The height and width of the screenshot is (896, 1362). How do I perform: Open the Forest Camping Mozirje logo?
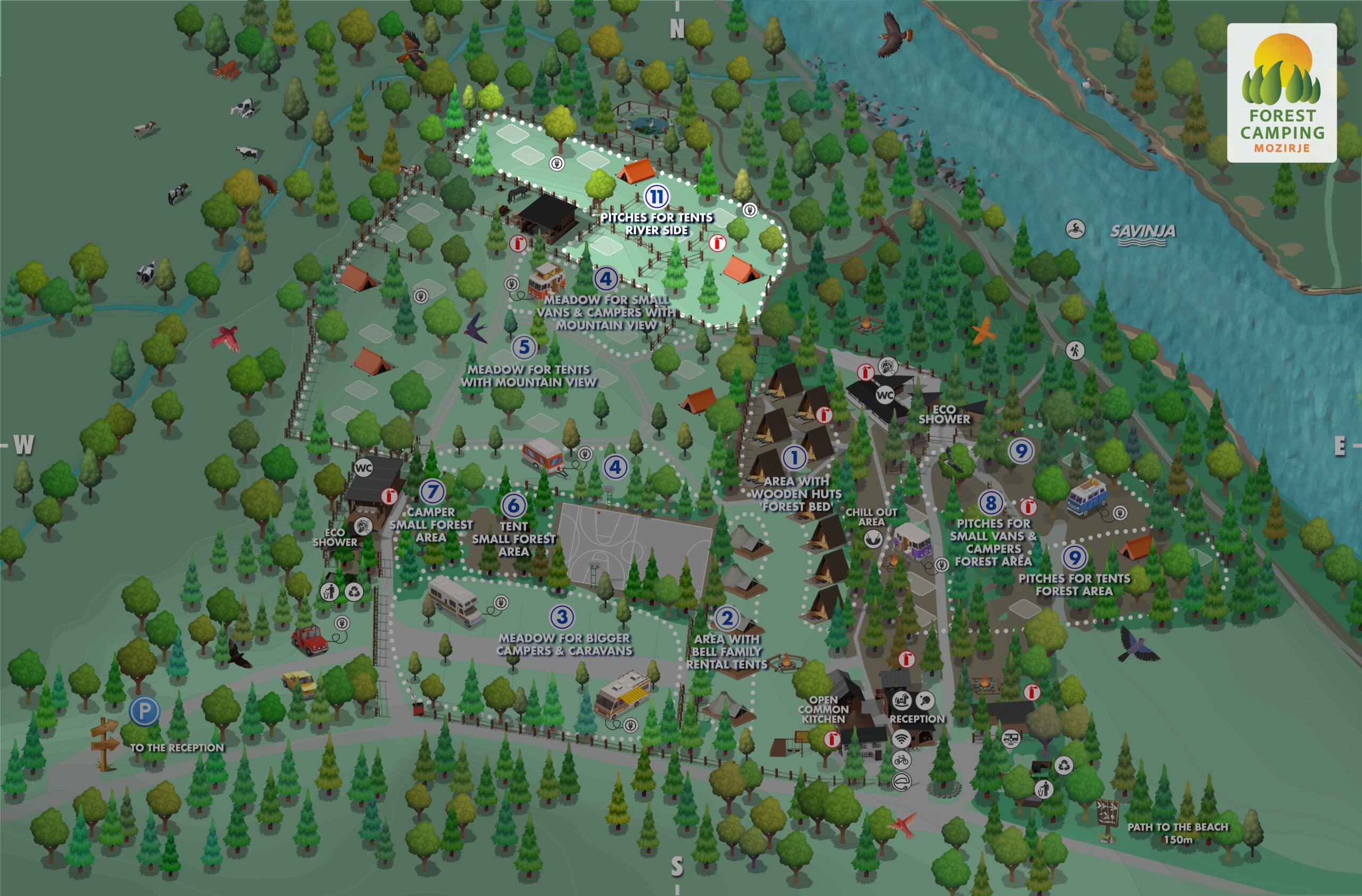(x=1282, y=93)
